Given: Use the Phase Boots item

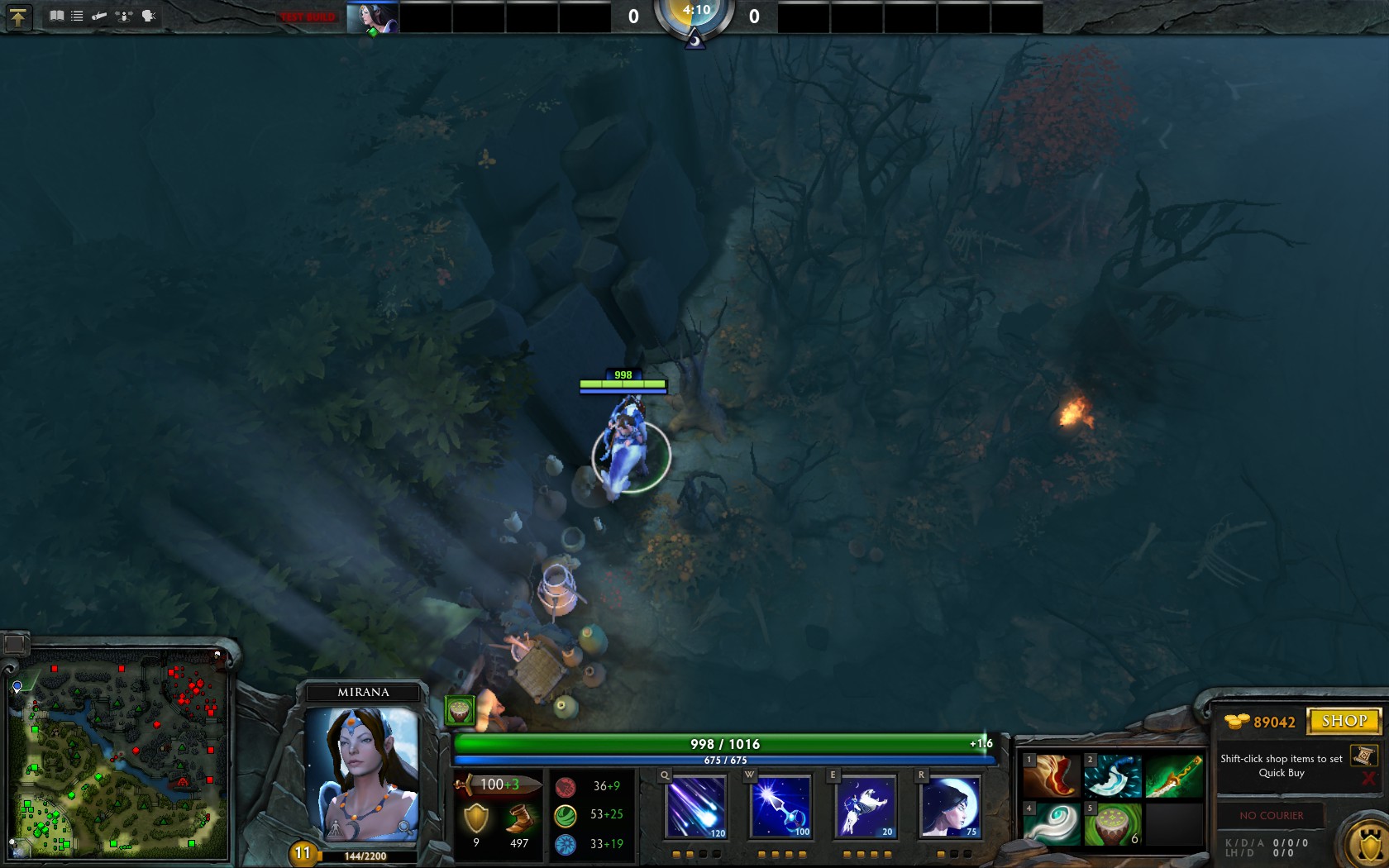Looking at the screenshot, I should click(x=1052, y=776).
